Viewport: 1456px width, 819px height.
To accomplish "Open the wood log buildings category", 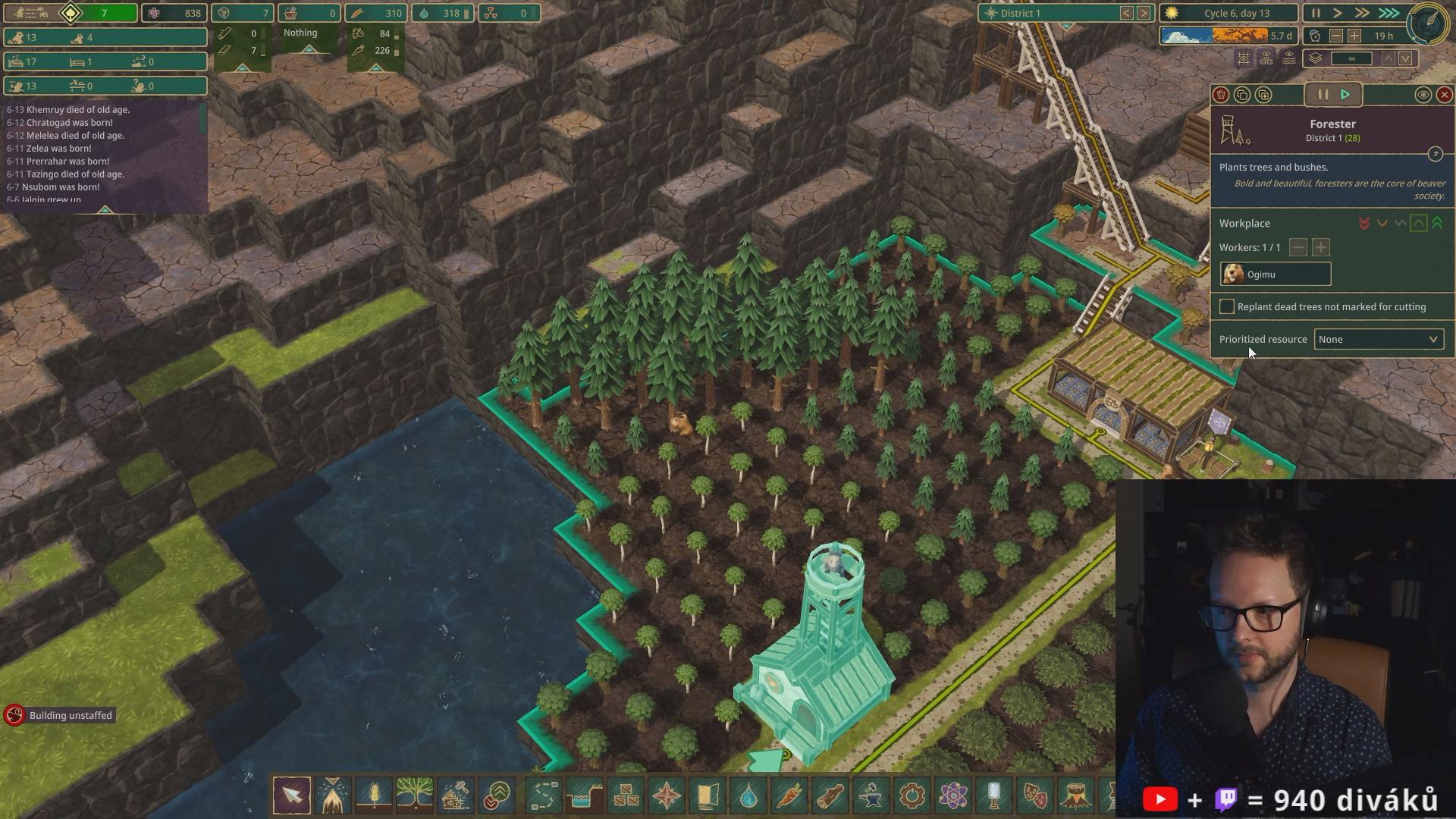I will coord(830,795).
